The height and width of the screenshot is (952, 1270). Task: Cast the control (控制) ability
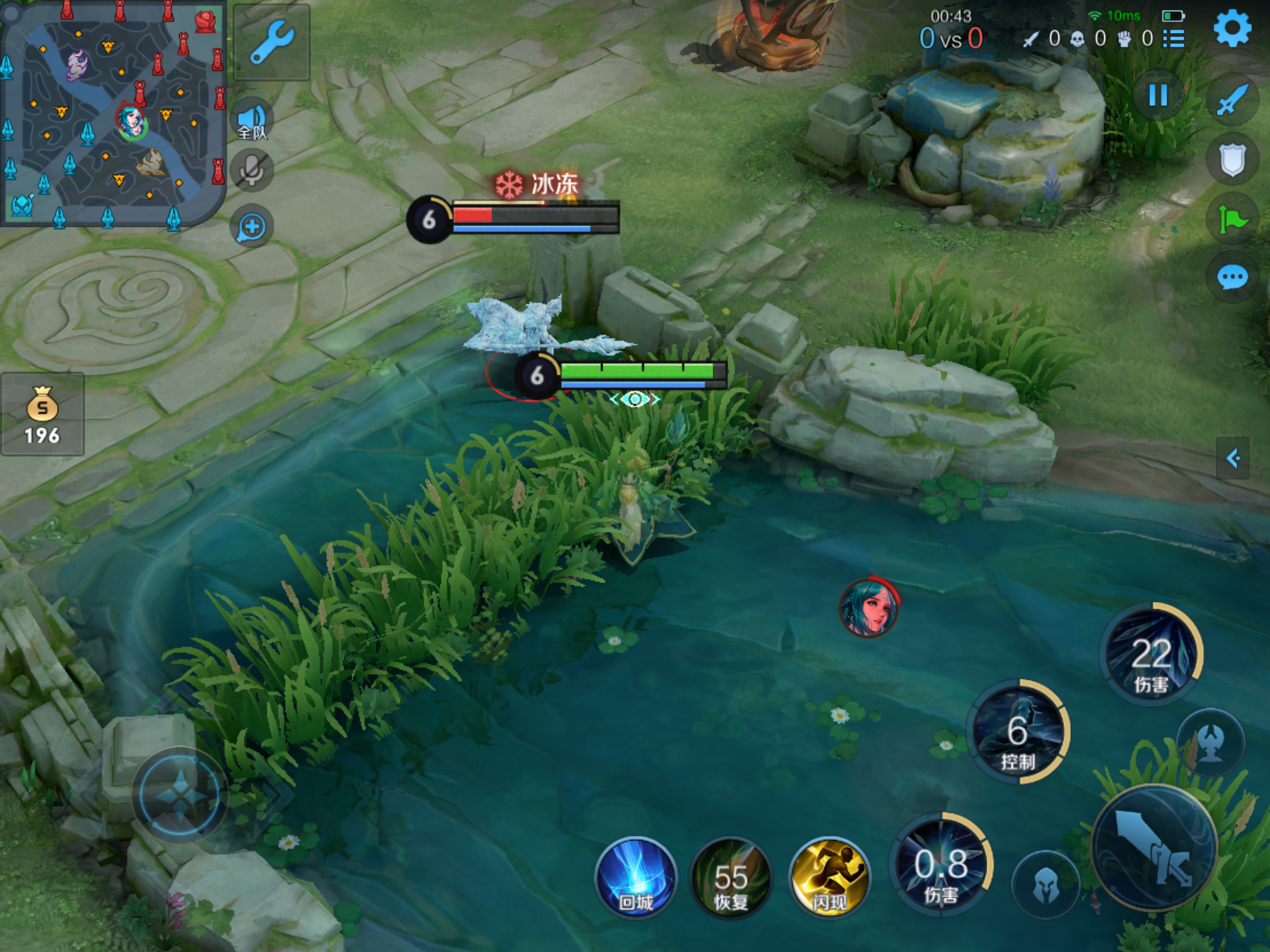1018,732
